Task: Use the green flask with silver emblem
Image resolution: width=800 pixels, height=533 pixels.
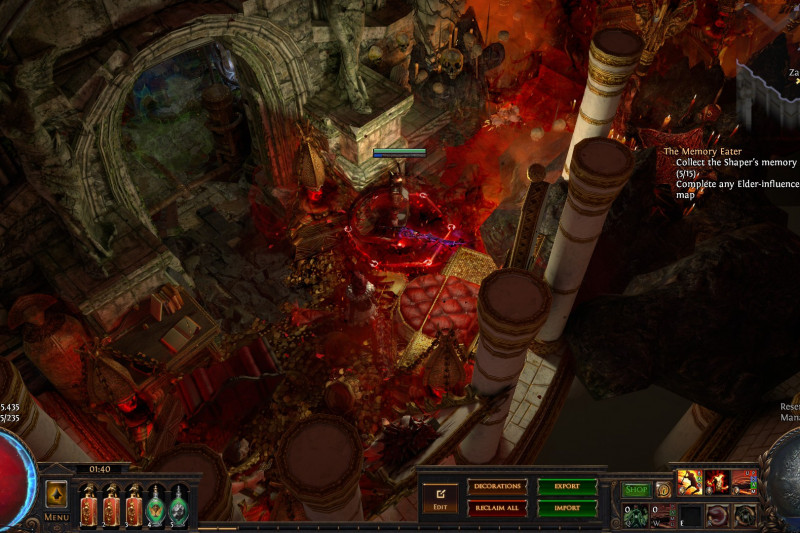Action: (x=180, y=504)
